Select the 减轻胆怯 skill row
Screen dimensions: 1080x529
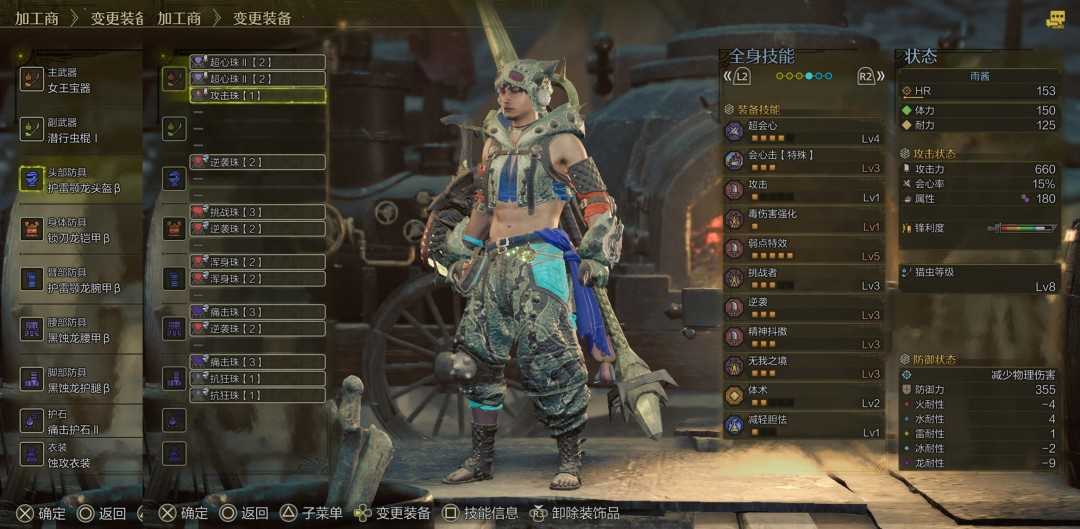pos(803,425)
